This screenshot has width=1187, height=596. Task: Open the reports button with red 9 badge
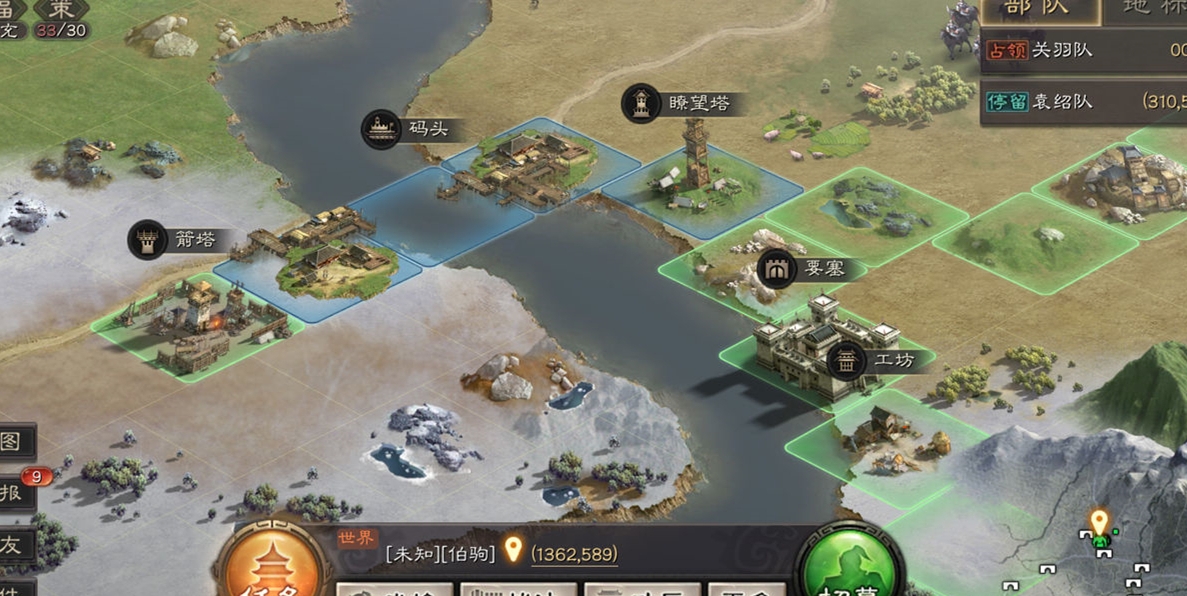[x=15, y=491]
